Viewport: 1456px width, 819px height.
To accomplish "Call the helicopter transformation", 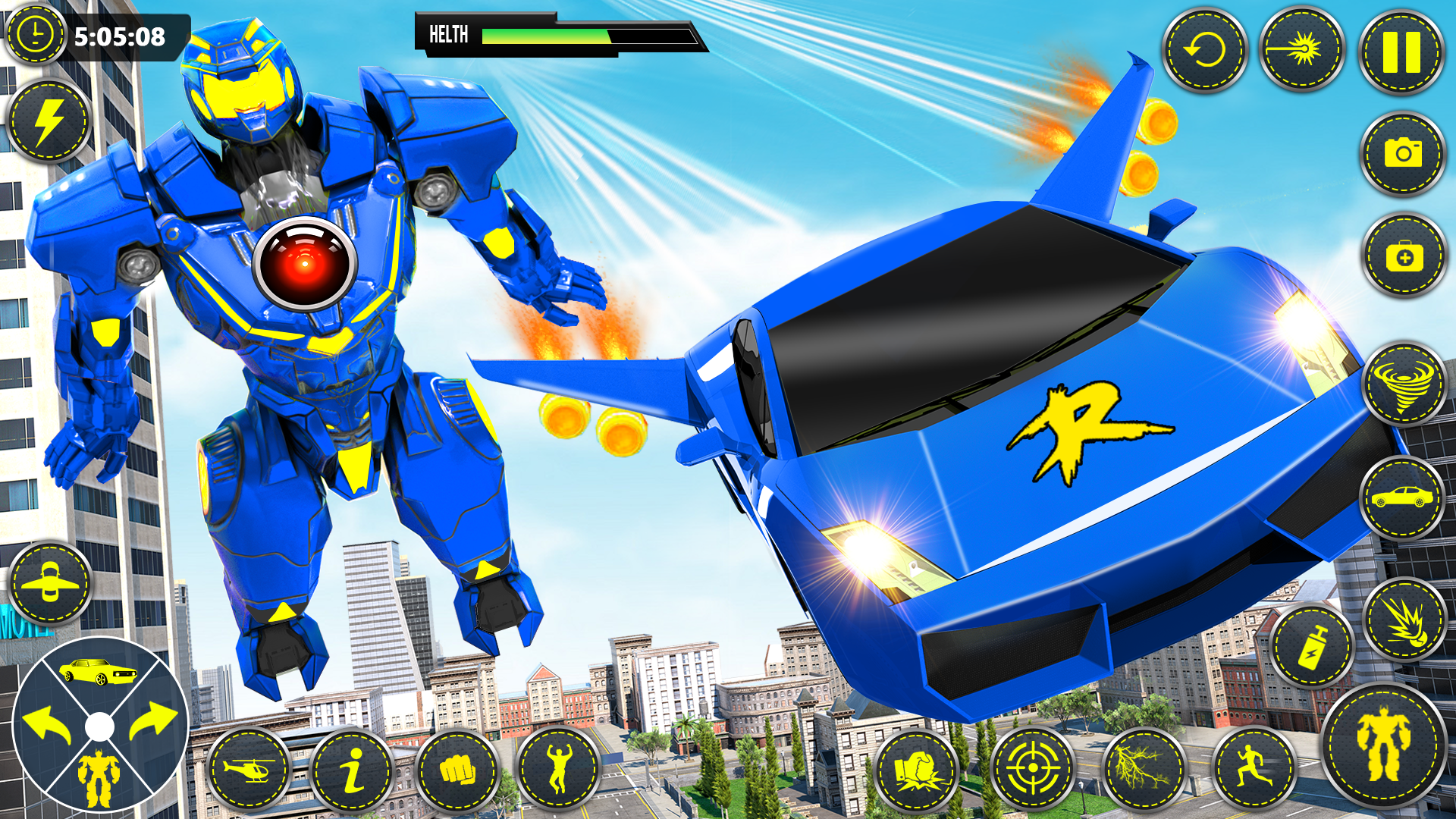I will click(x=252, y=770).
